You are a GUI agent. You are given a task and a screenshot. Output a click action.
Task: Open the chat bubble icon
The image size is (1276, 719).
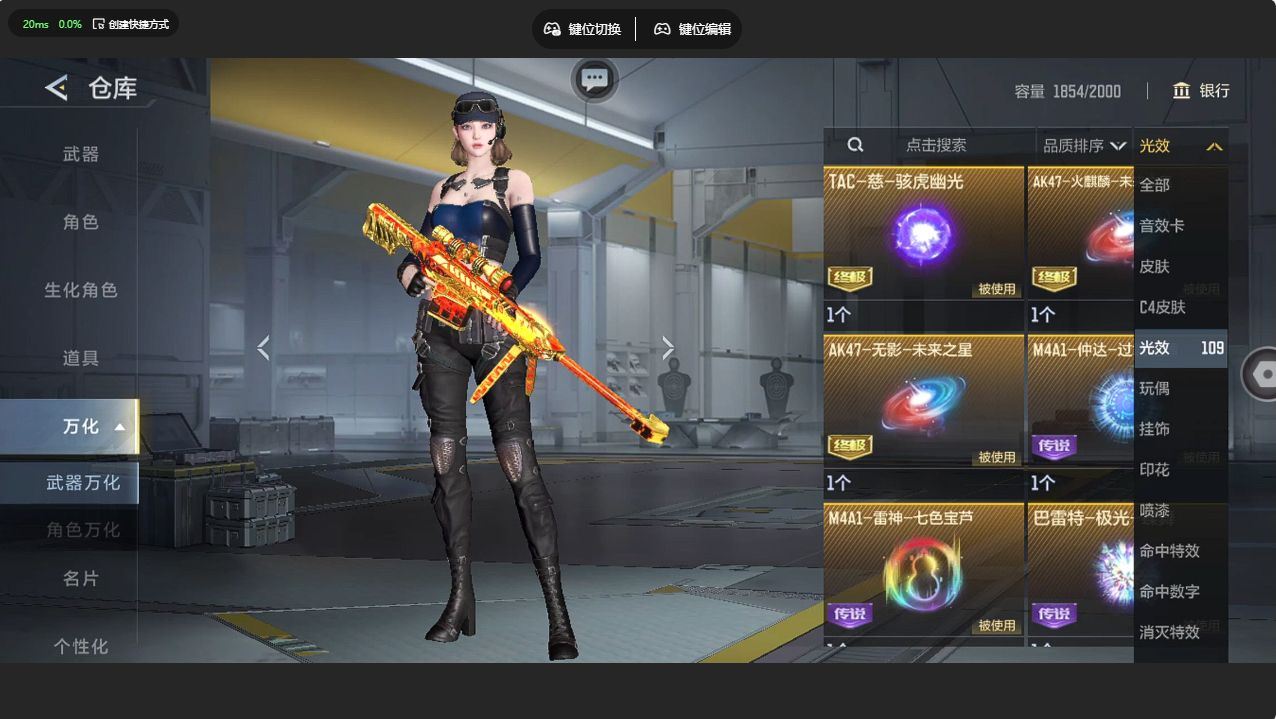(595, 80)
